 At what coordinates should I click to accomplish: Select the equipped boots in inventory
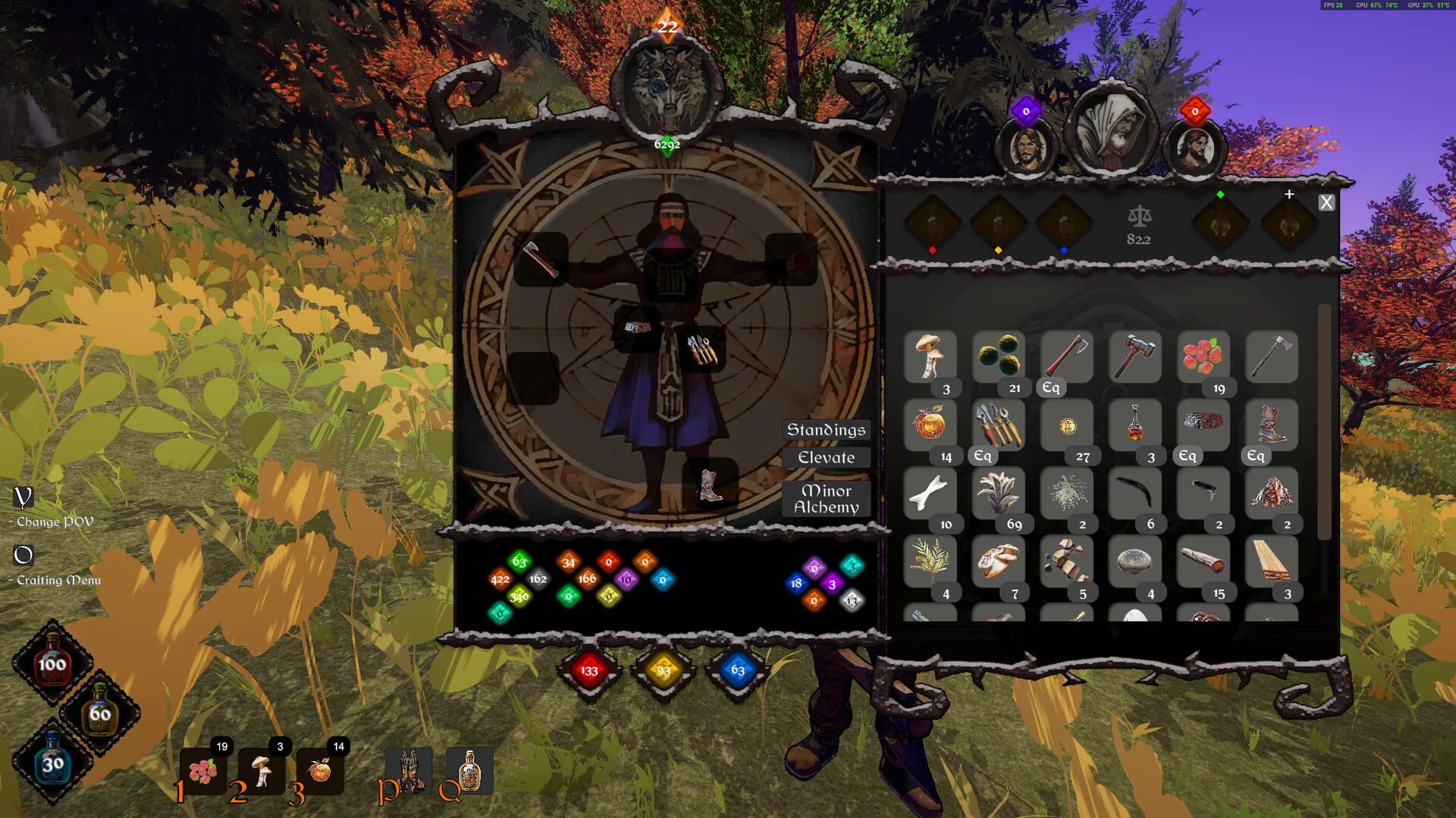(x=1271, y=425)
